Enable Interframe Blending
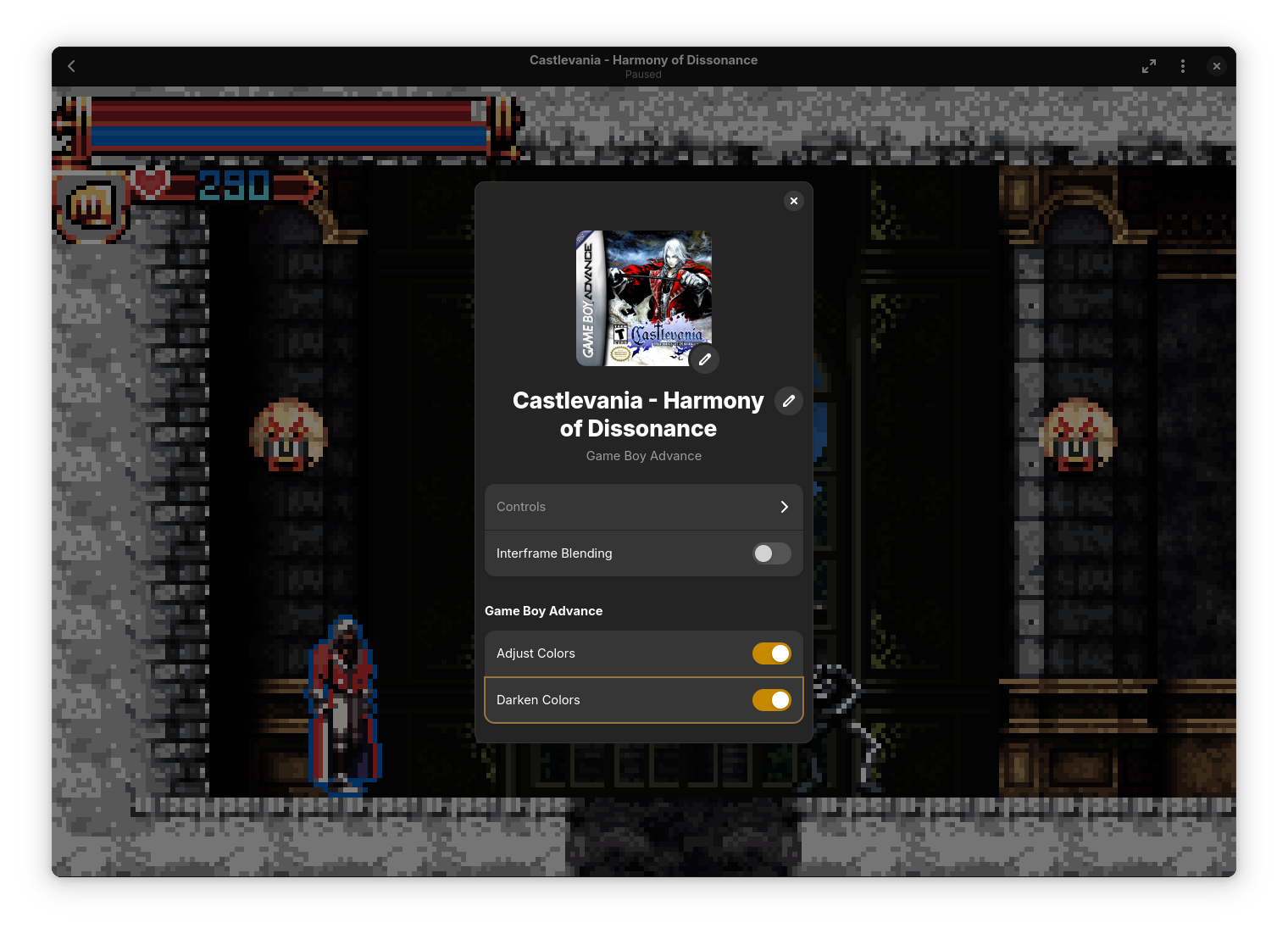The height and width of the screenshot is (934, 1288). pos(771,553)
